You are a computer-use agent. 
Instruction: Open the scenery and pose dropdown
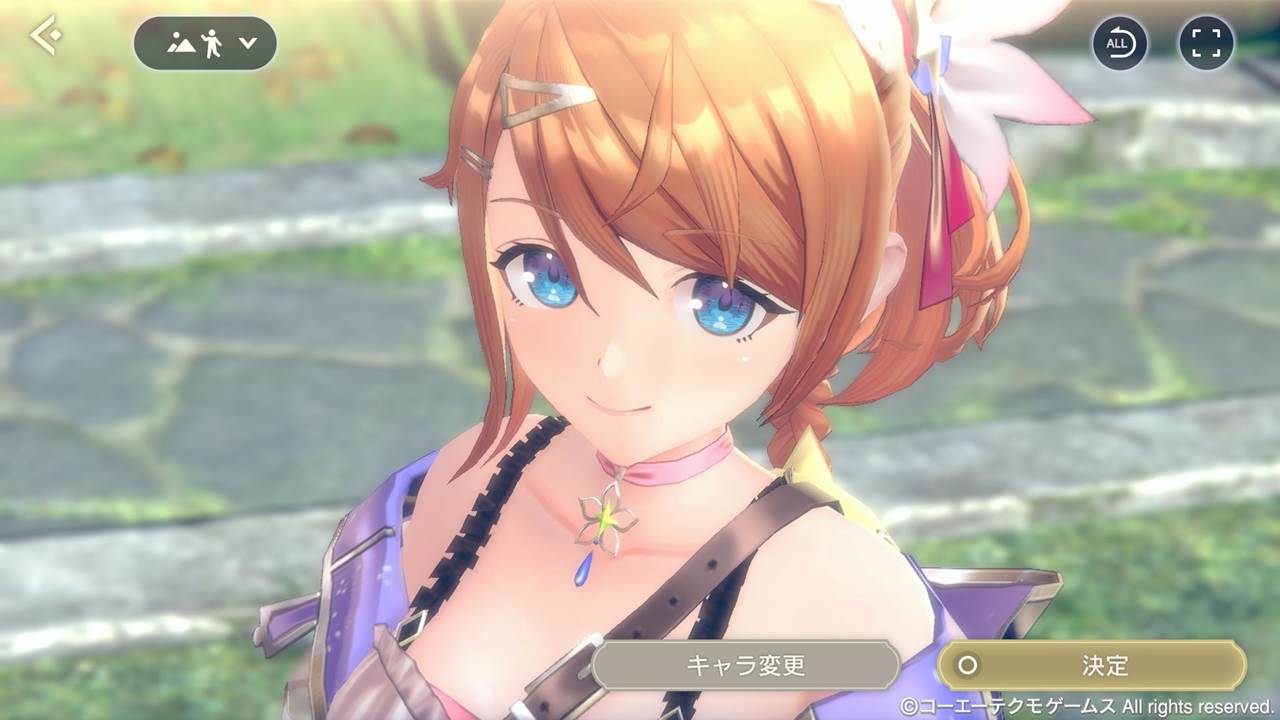(x=205, y=43)
